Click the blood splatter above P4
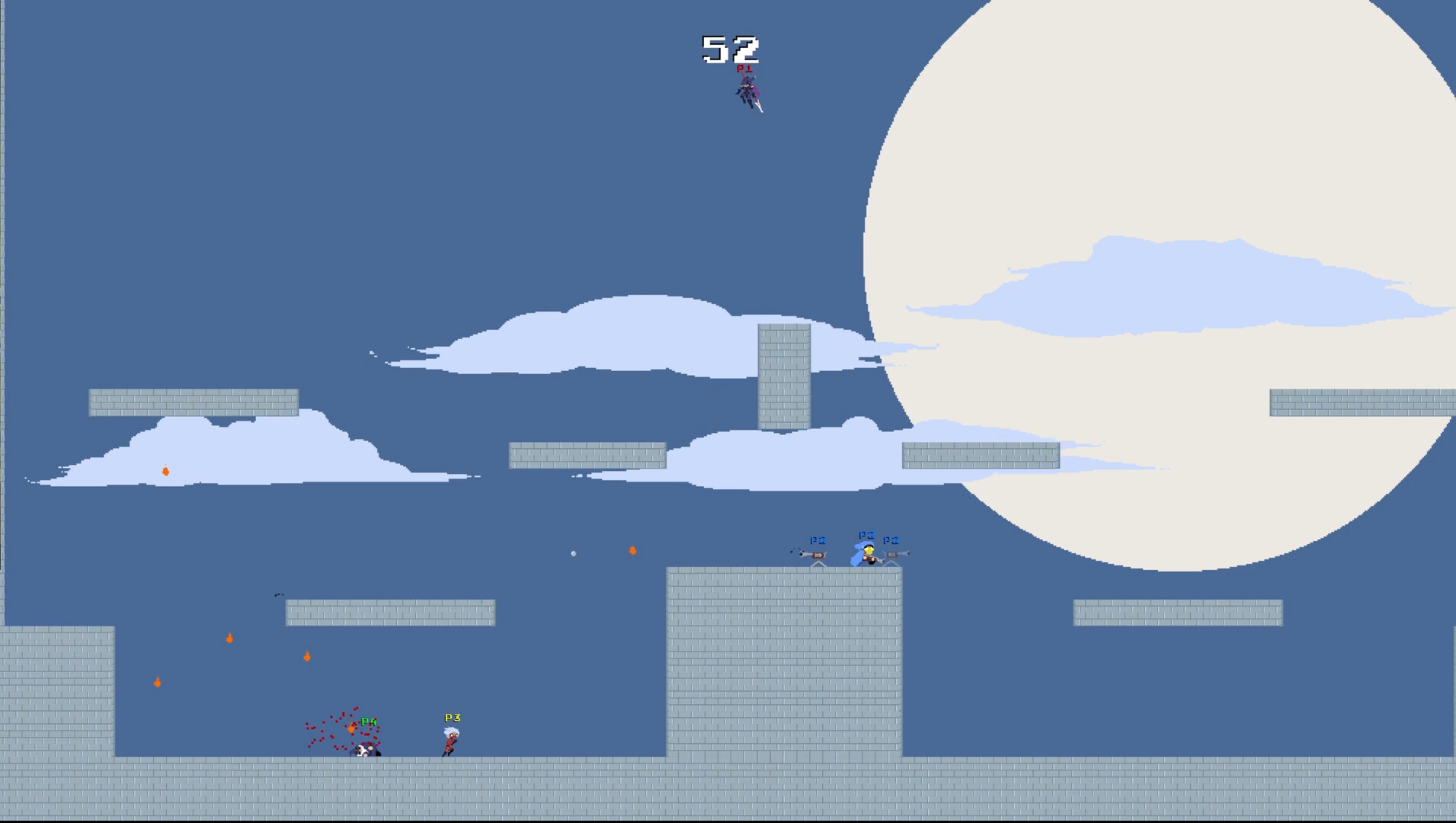Image resolution: width=1456 pixels, height=823 pixels. (335, 728)
